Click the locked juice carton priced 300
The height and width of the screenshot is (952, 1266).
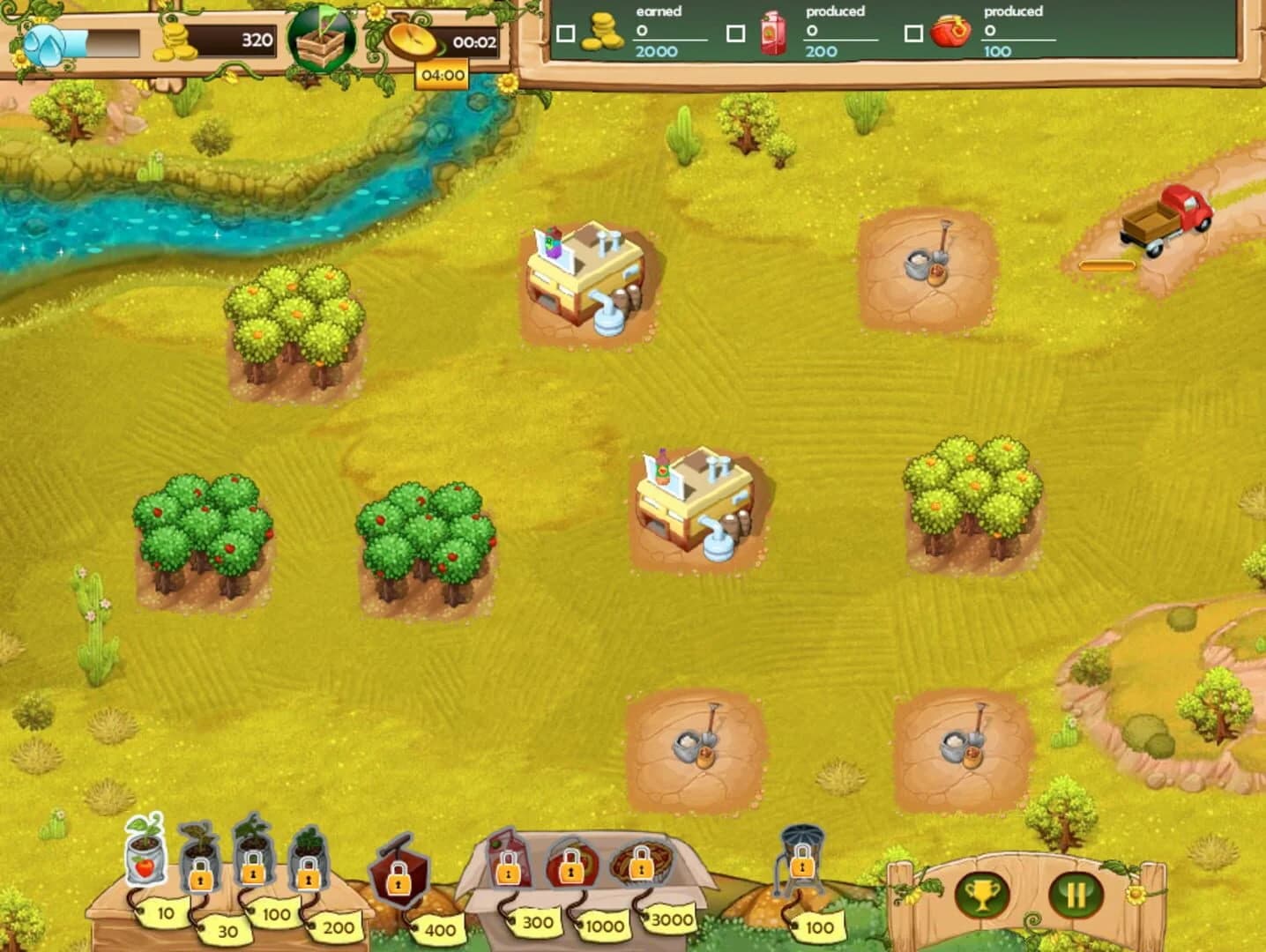(510, 864)
